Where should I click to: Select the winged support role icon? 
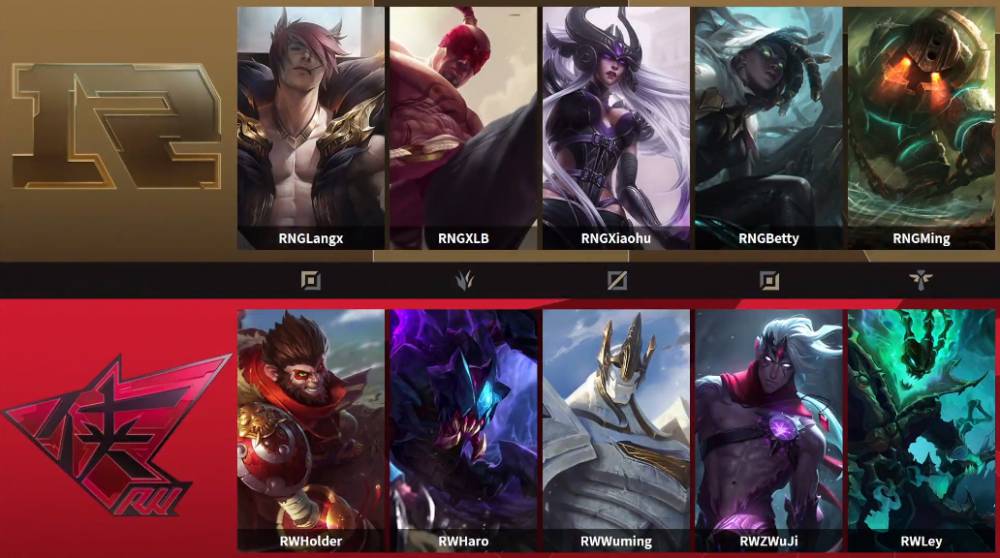coord(921,280)
